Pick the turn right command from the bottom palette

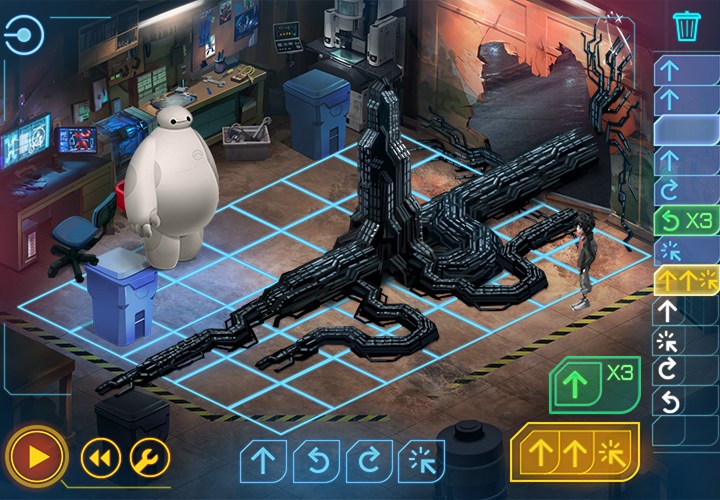pos(369,460)
